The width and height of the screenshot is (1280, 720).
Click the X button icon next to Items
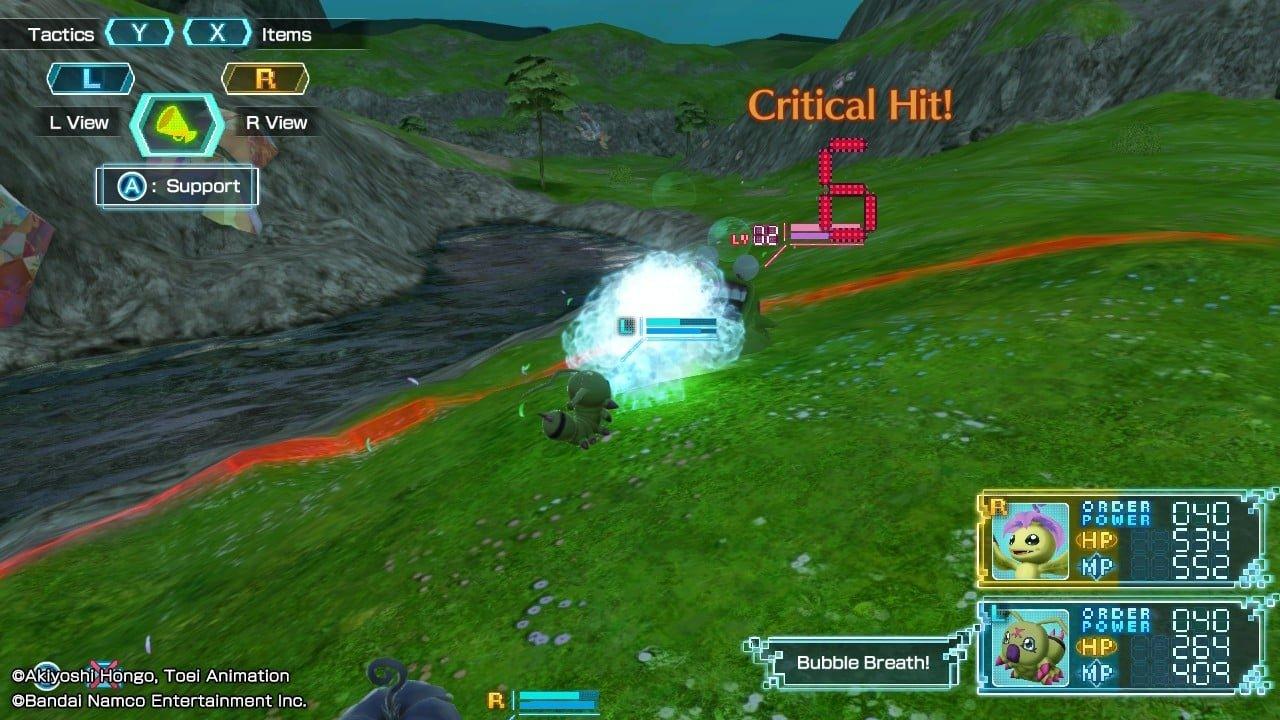(219, 33)
